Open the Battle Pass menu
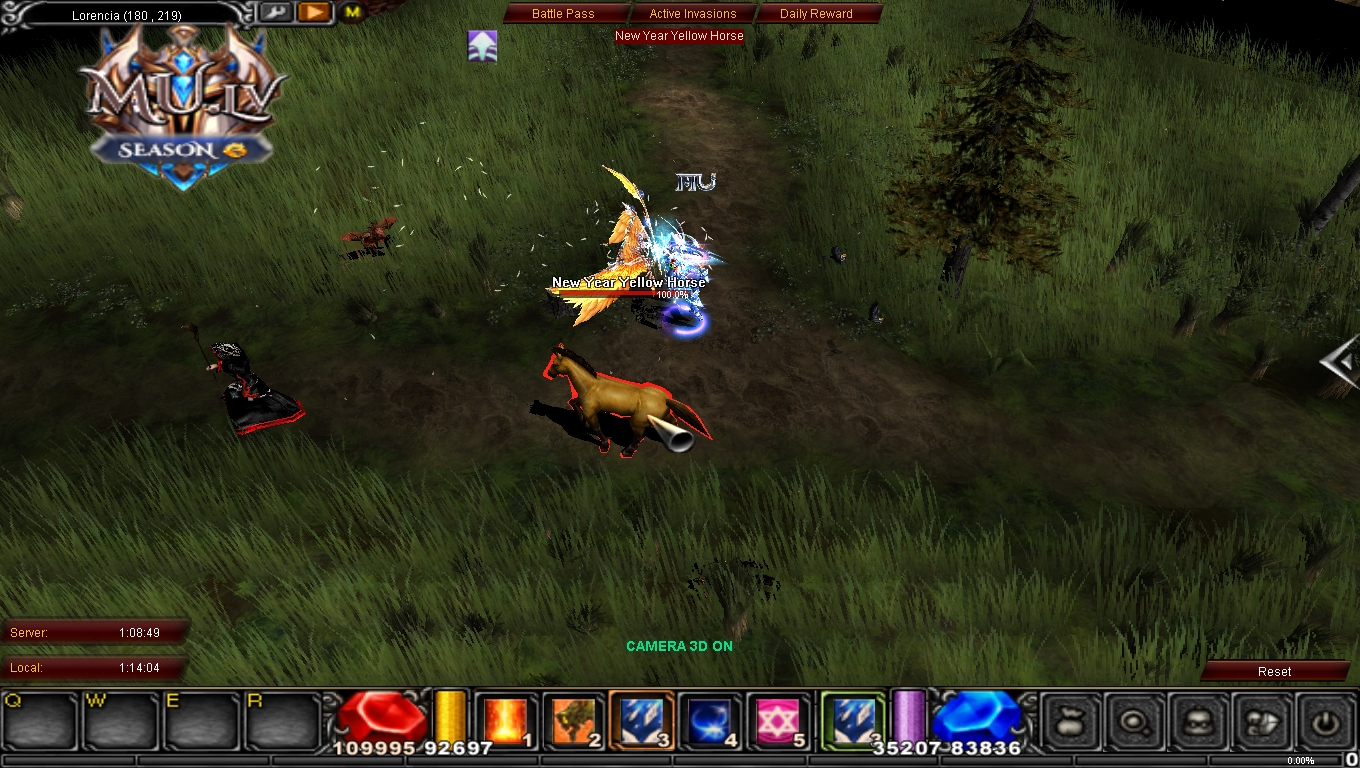This screenshot has width=1360, height=768. pyautogui.click(x=565, y=13)
